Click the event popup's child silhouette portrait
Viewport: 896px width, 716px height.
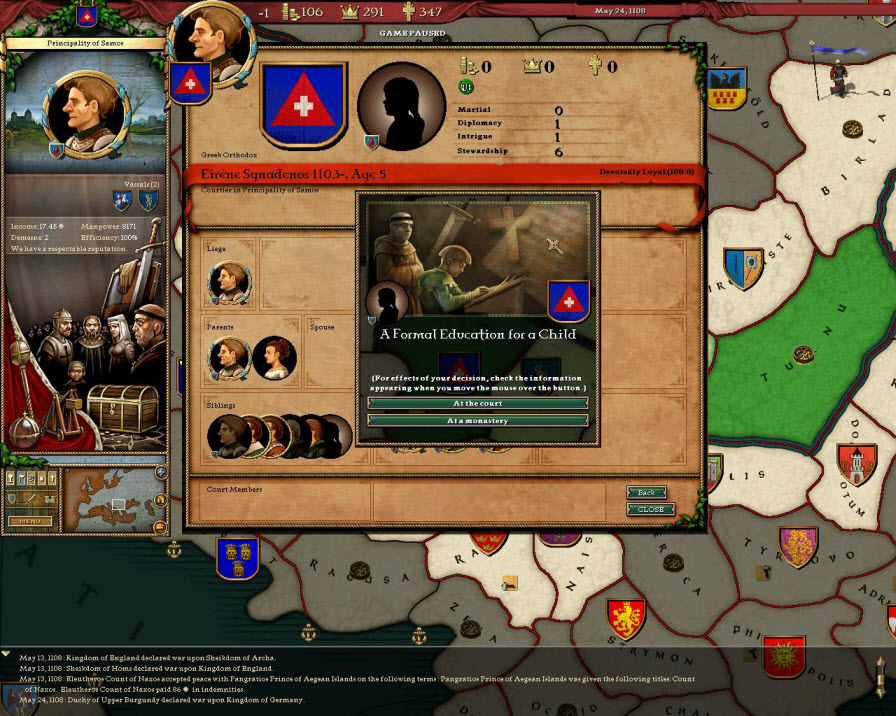387,300
